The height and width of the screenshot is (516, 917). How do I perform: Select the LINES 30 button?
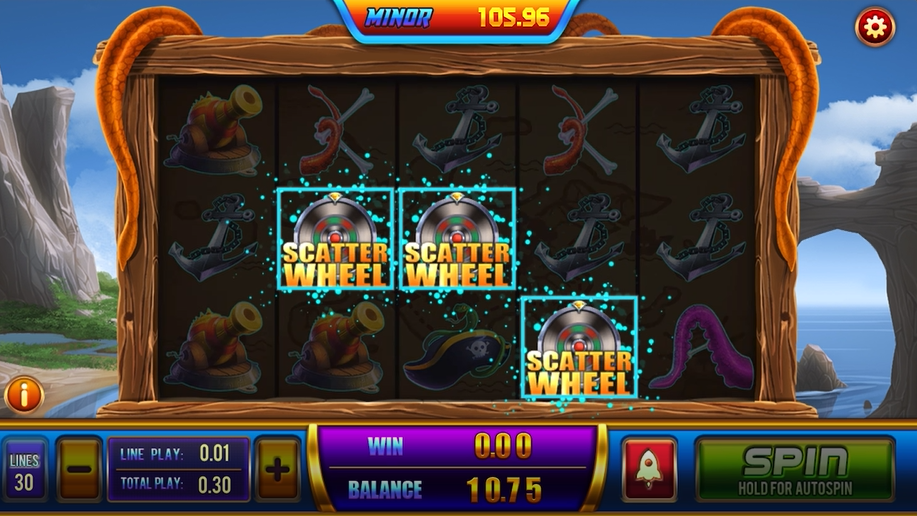24,469
